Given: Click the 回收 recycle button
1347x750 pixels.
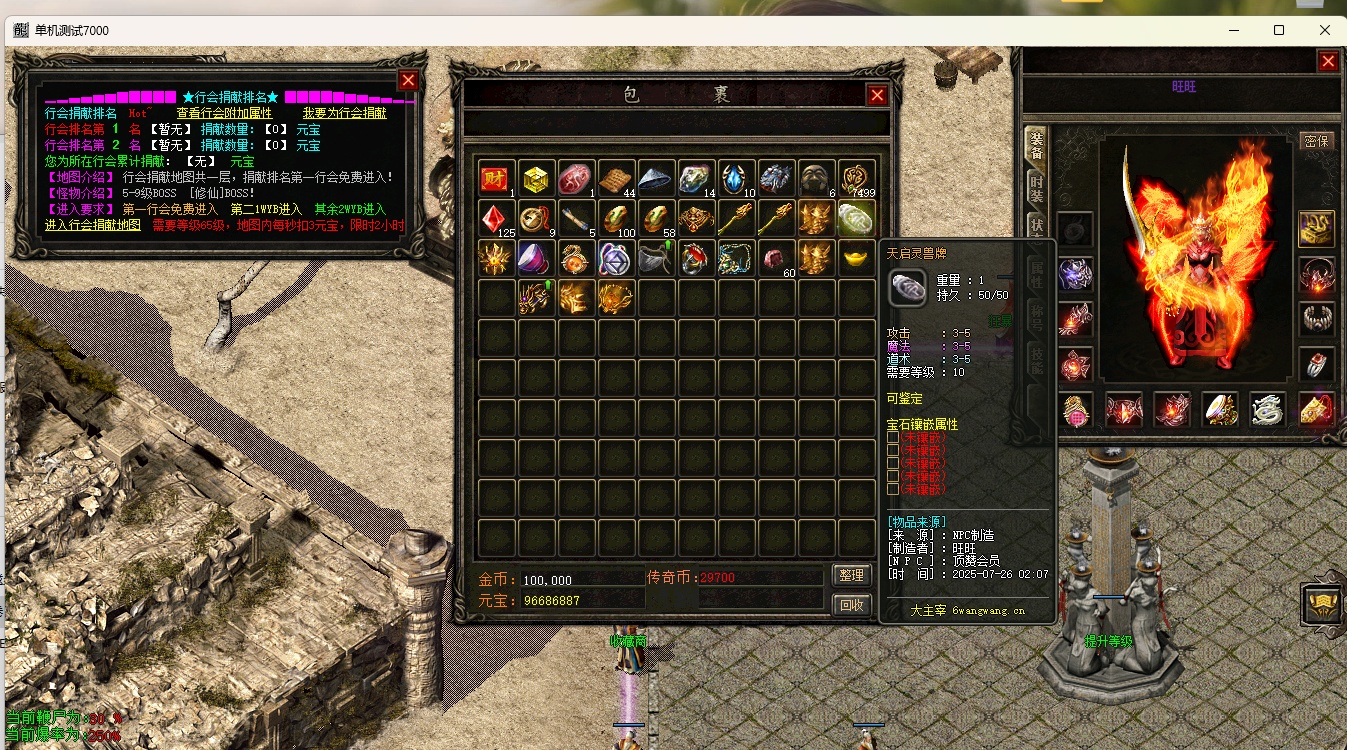Looking at the screenshot, I should [851, 604].
